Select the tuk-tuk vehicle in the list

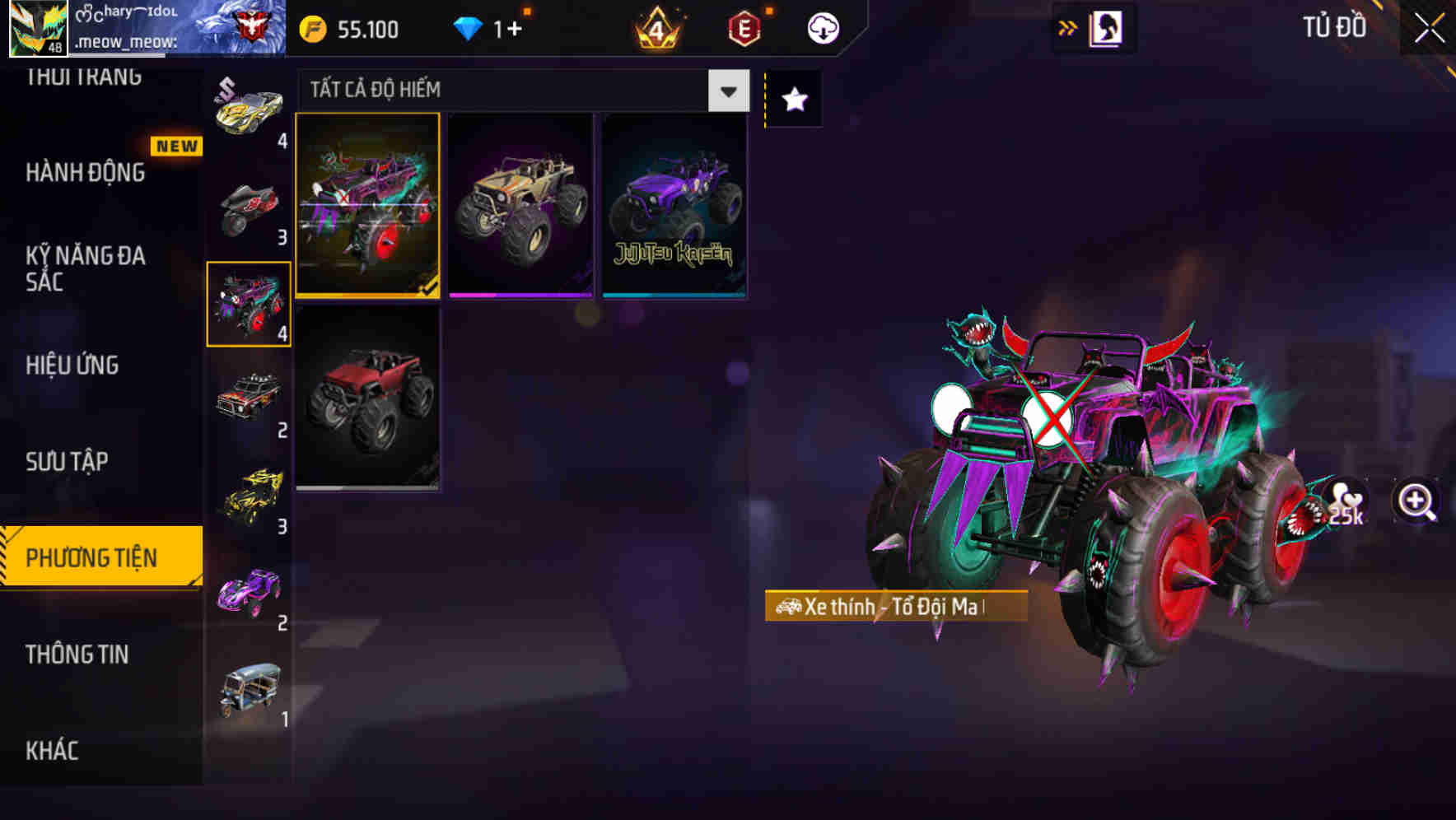point(249,692)
